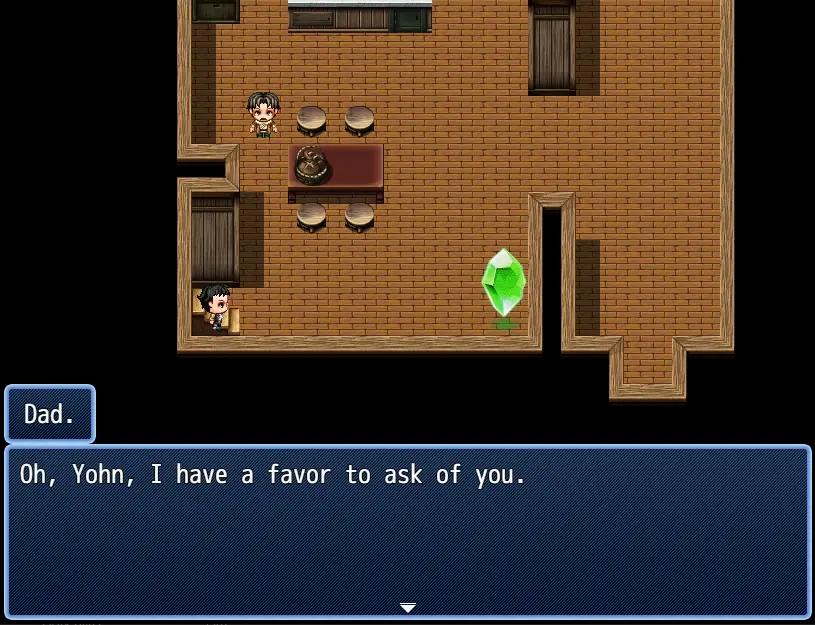Advance the "Oh, Yohn" dialogue message
815x625 pixels.
407,530
